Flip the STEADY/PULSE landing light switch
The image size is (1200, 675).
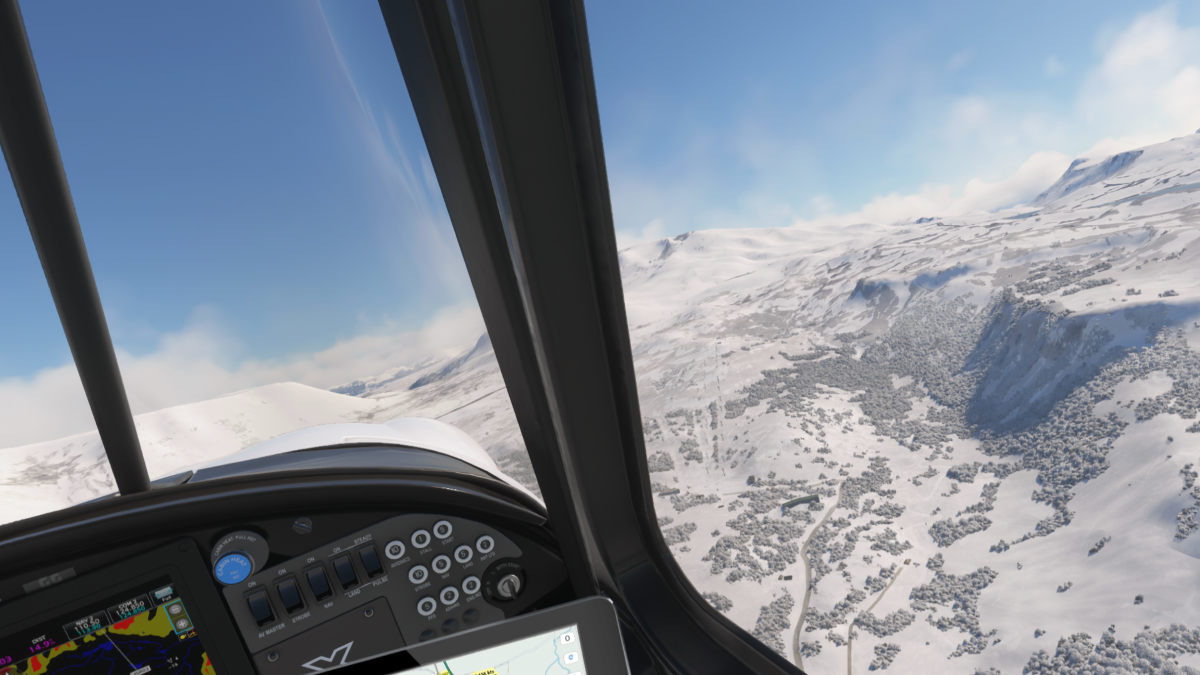[370, 560]
